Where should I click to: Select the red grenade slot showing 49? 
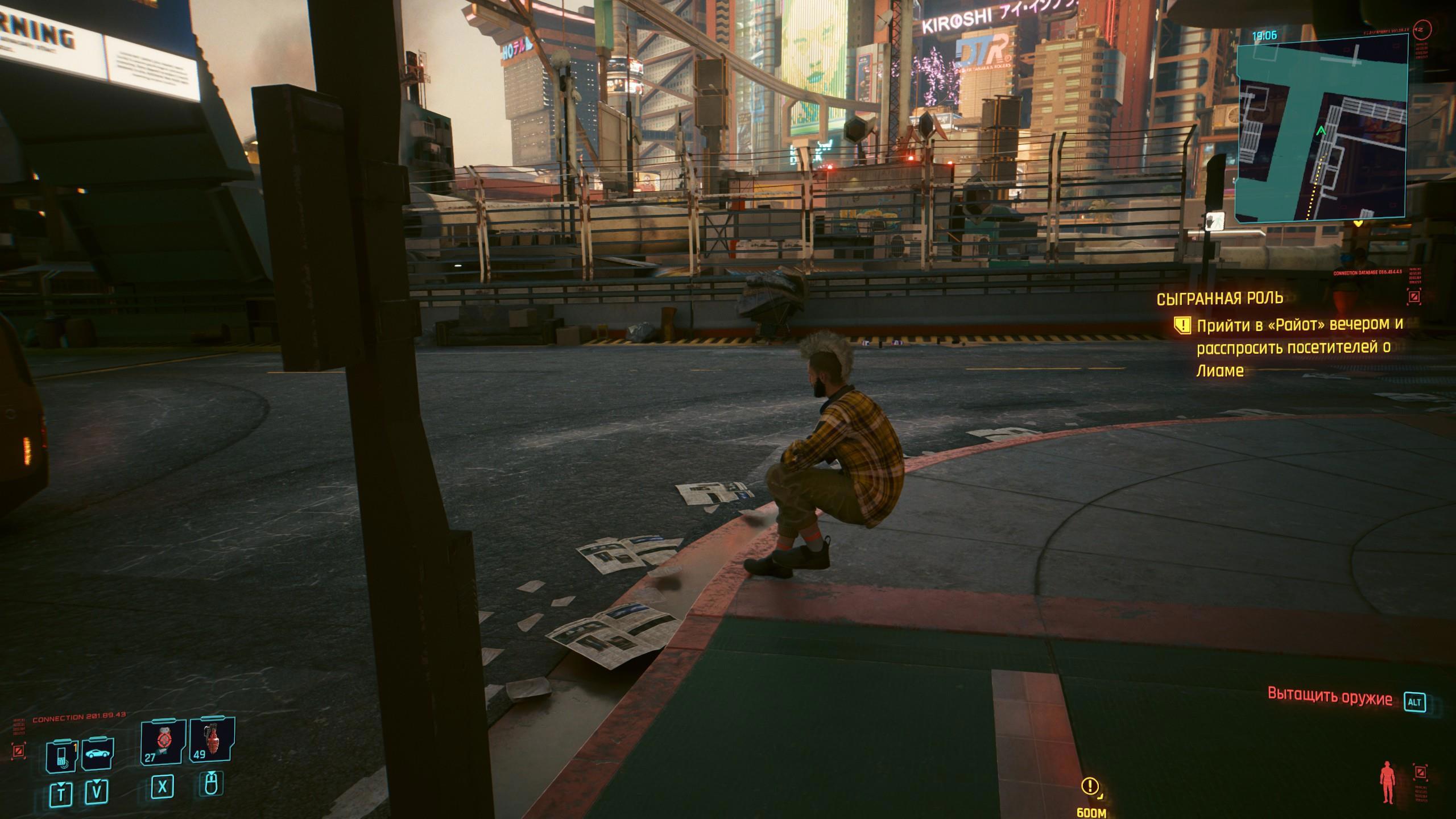tap(212, 741)
